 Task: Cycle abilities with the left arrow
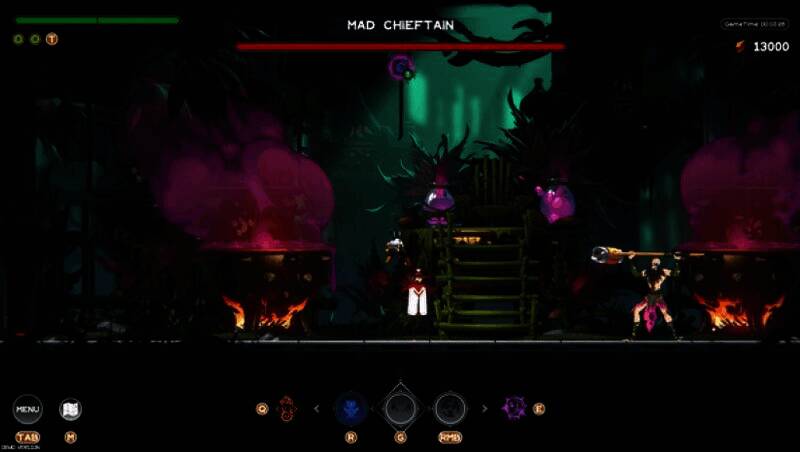[x=318, y=408]
